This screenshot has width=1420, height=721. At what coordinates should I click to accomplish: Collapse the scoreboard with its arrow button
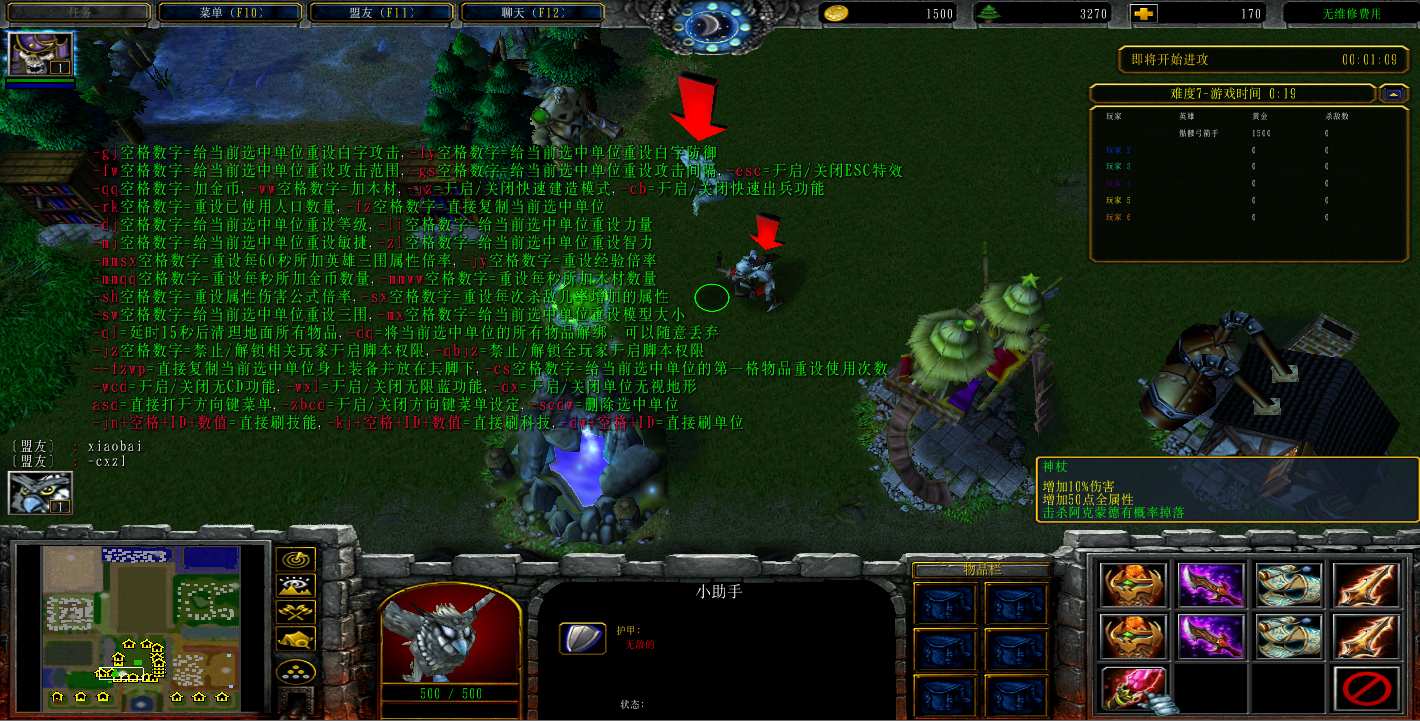(1392, 94)
